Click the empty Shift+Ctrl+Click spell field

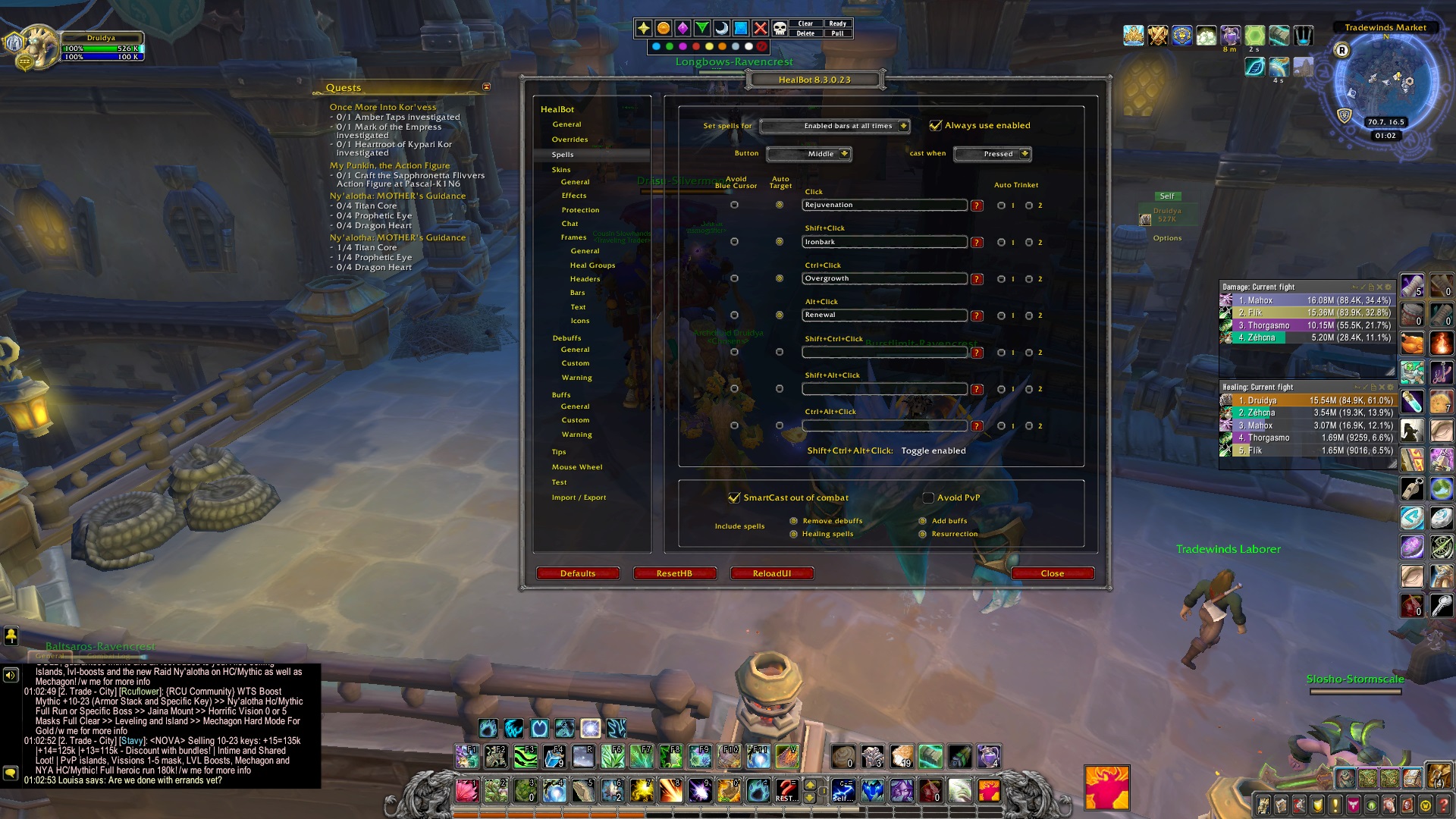tap(884, 352)
